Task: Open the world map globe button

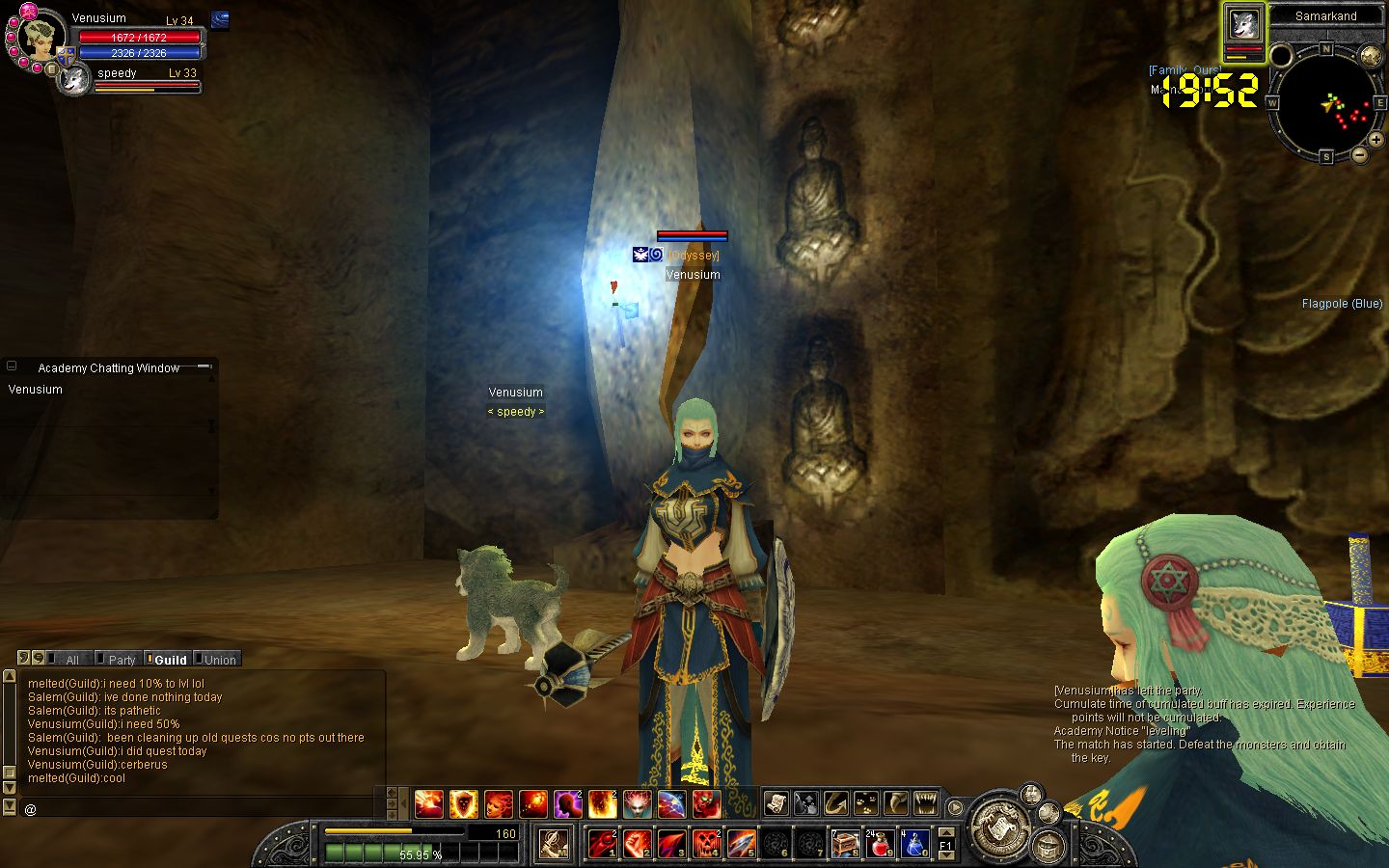Action: 1371,56
